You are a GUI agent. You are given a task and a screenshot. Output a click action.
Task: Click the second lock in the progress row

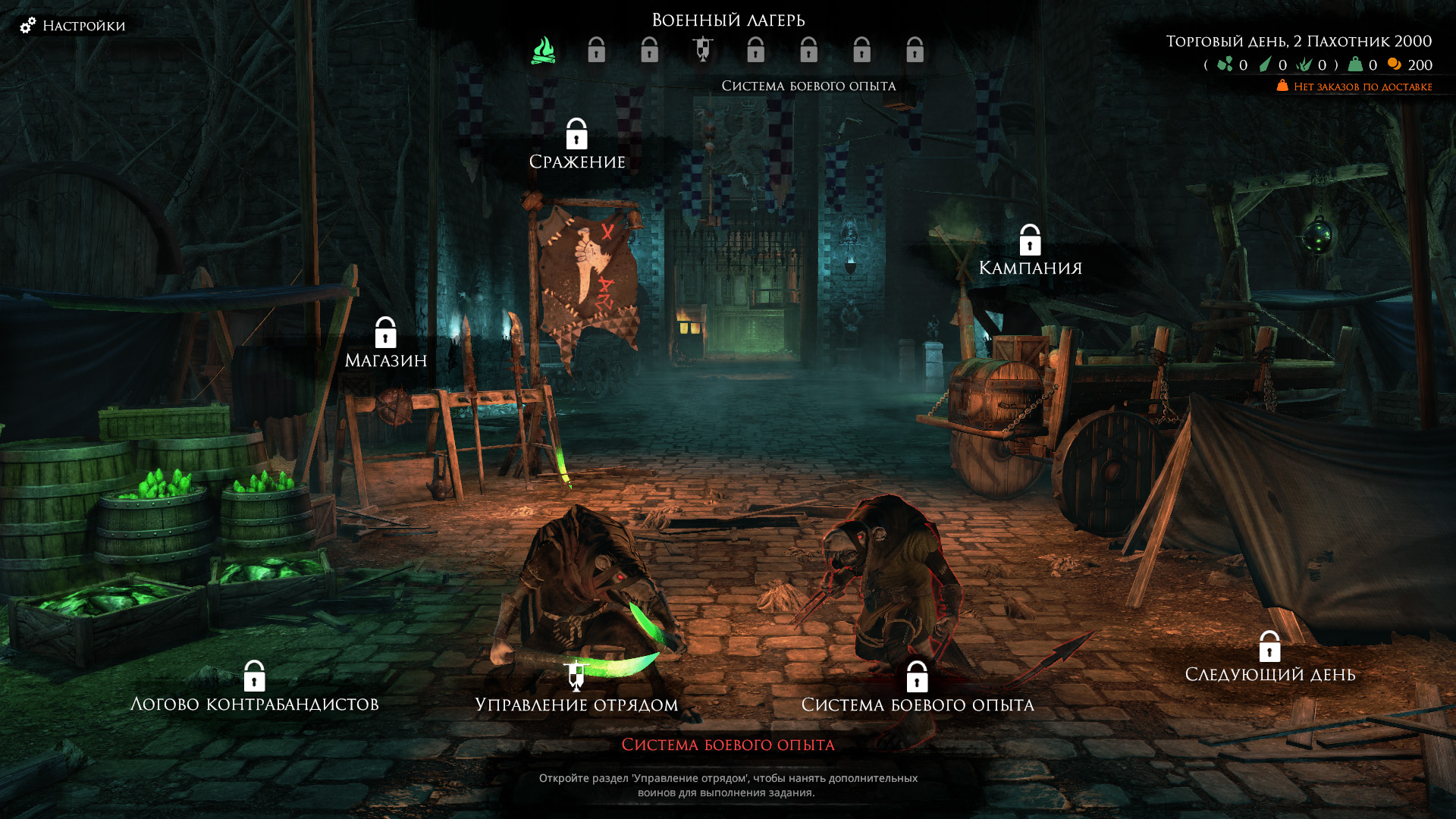click(x=597, y=50)
